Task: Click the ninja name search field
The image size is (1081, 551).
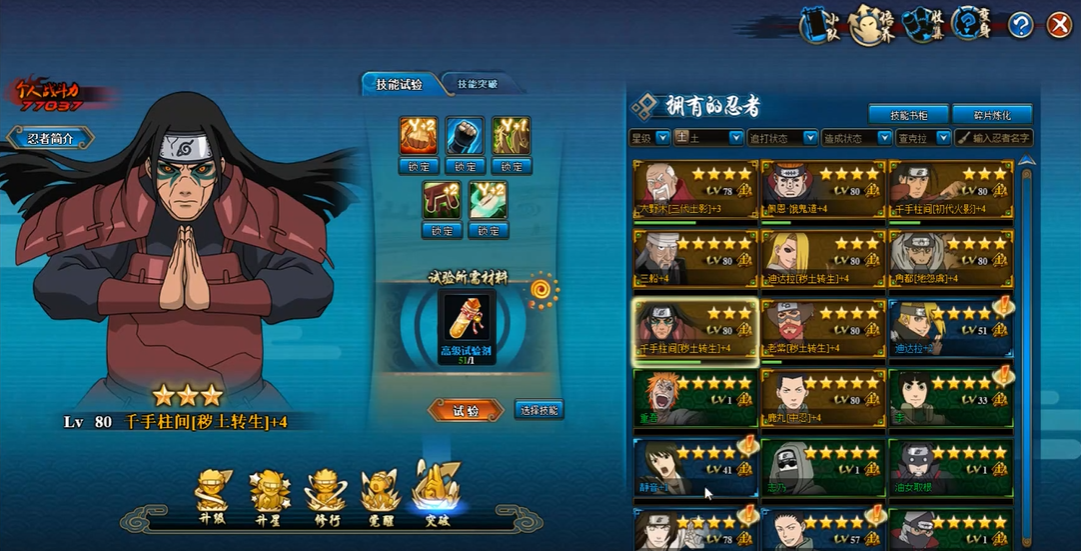Action: coord(995,138)
